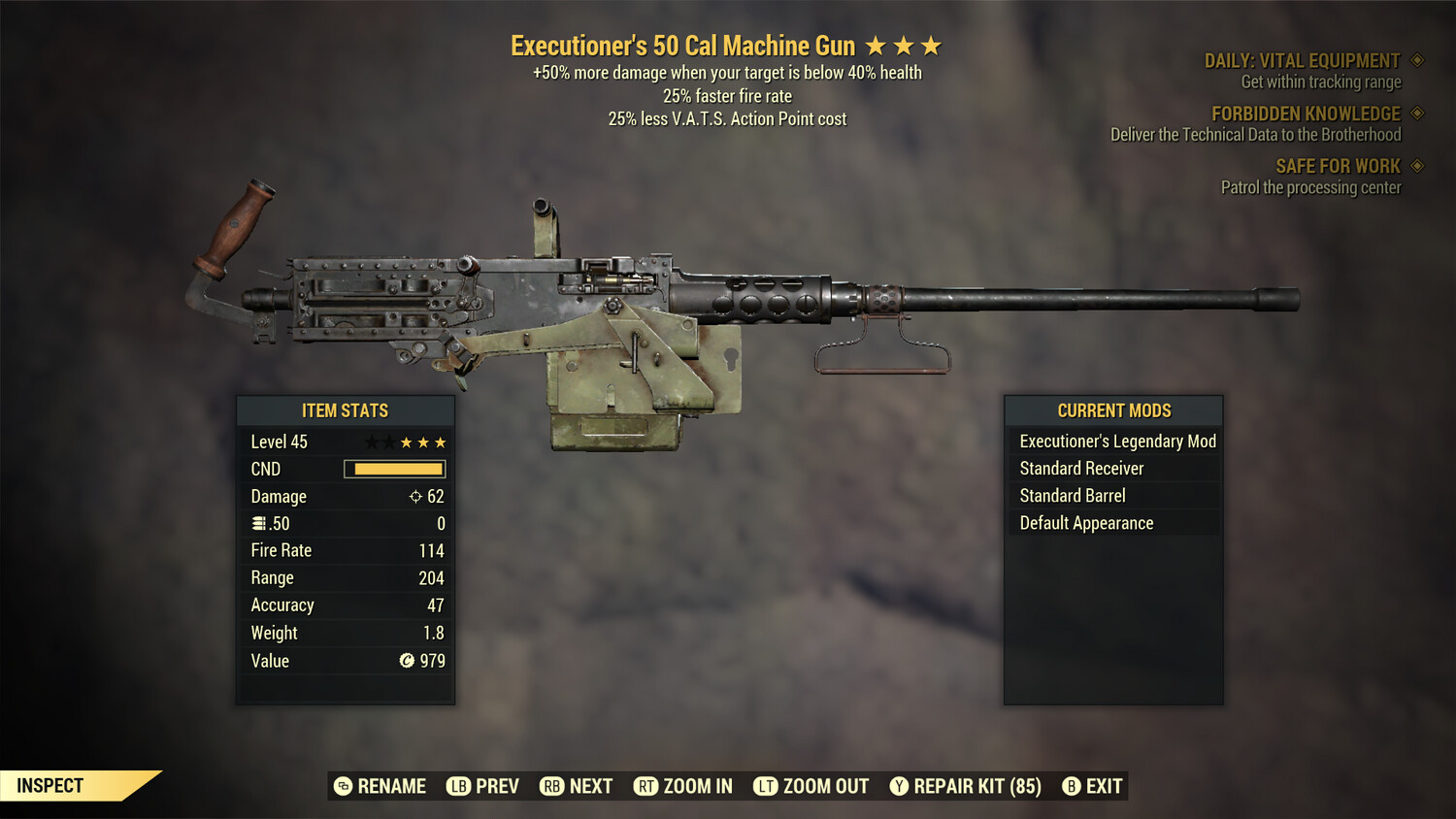
Task: Select the LT Zoom Out icon
Action: [x=766, y=786]
